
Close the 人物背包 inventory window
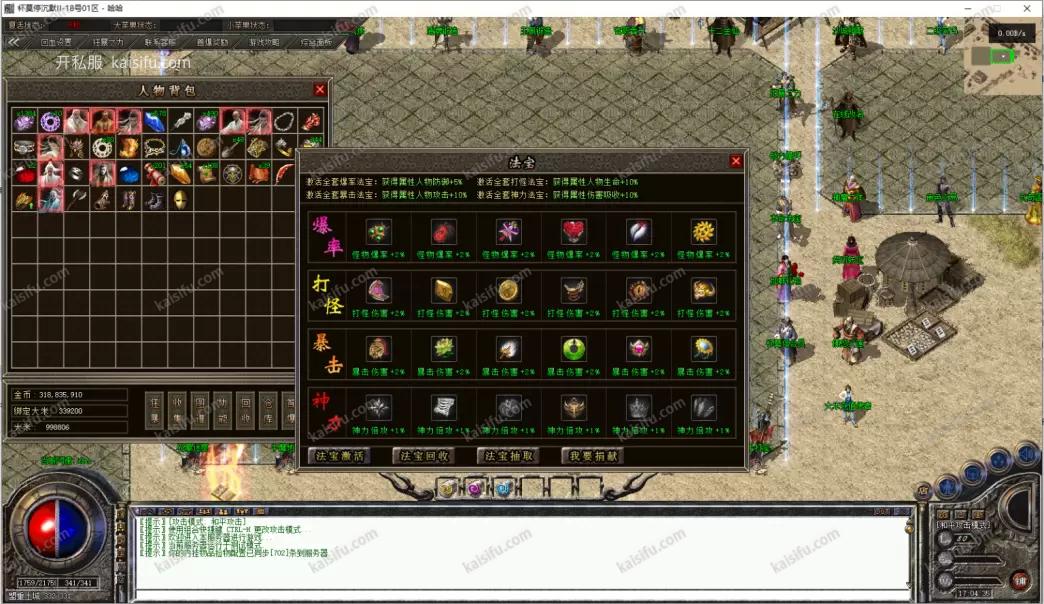coord(320,90)
